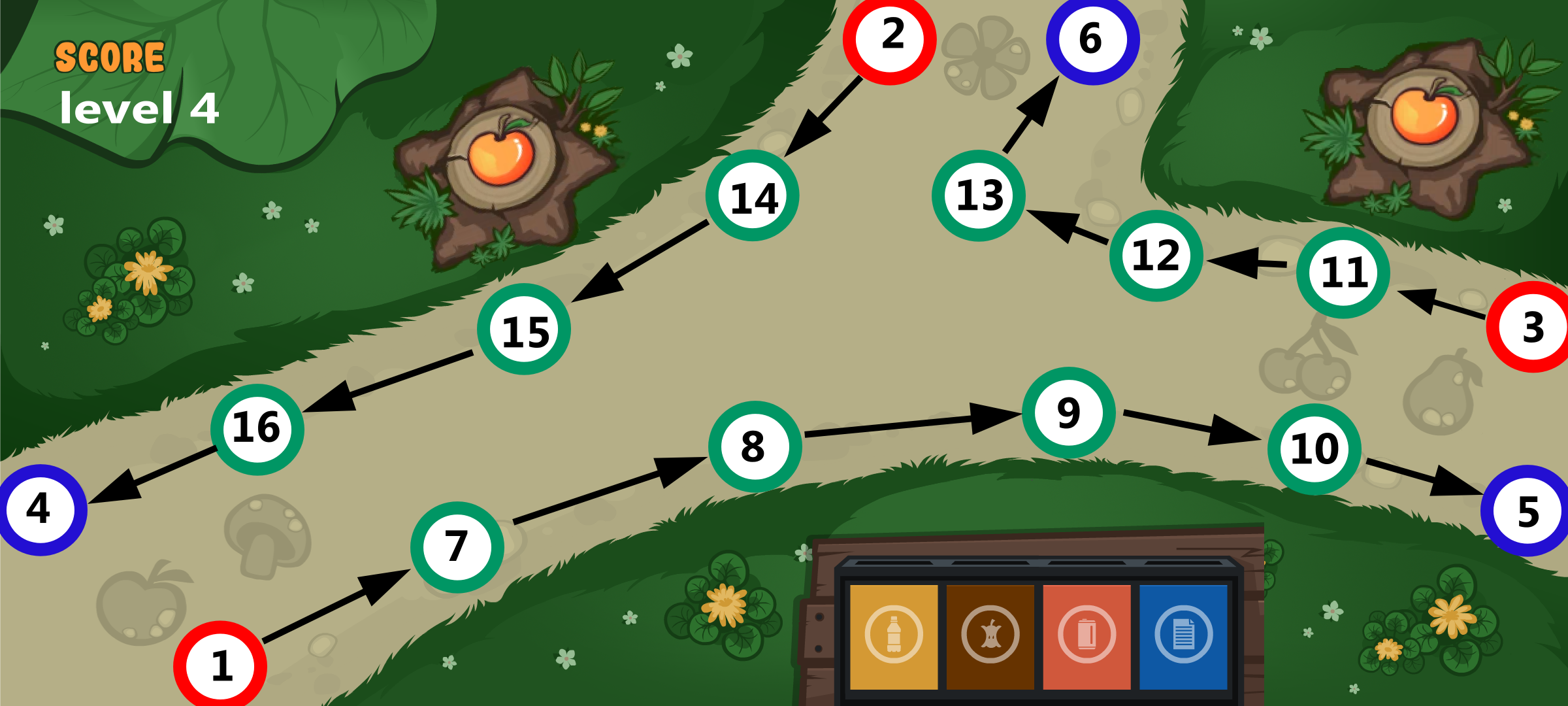Image resolution: width=1568 pixels, height=706 pixels.
Task: Choose red start node 3
Action: (1531, 327)
